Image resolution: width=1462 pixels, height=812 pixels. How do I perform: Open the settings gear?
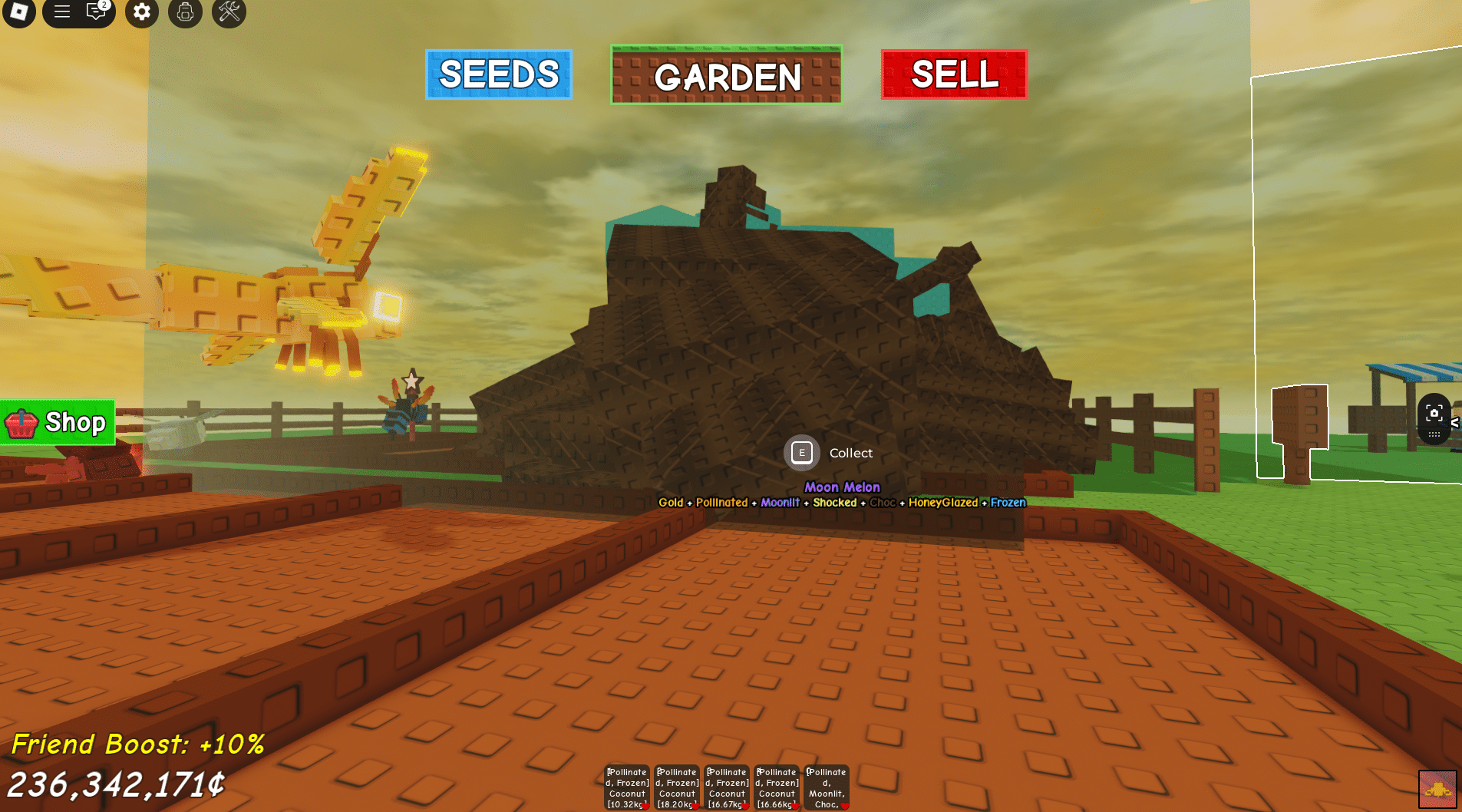pyautogui.click(x=141, y=13)
